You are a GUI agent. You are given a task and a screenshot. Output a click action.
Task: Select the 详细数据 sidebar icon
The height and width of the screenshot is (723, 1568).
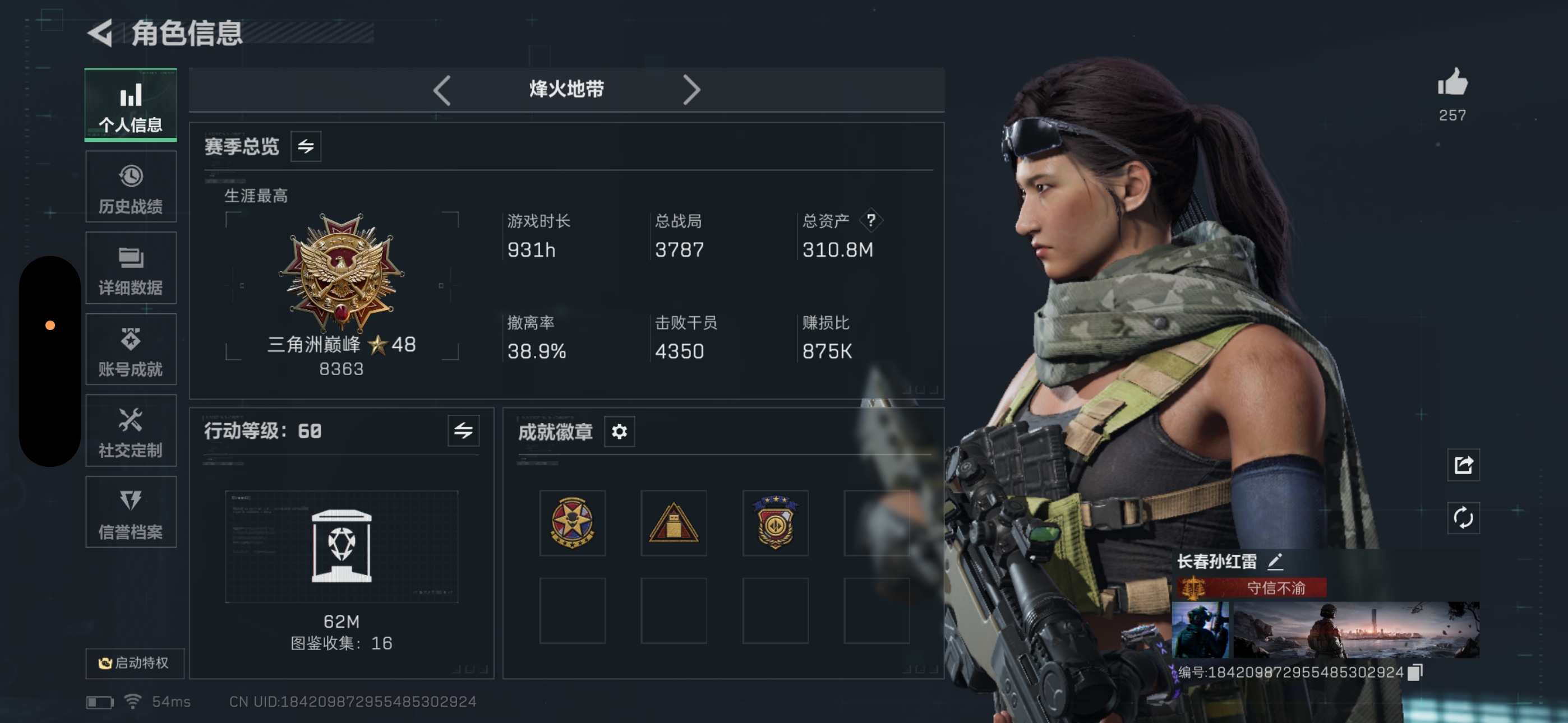[x=130, y=268]
